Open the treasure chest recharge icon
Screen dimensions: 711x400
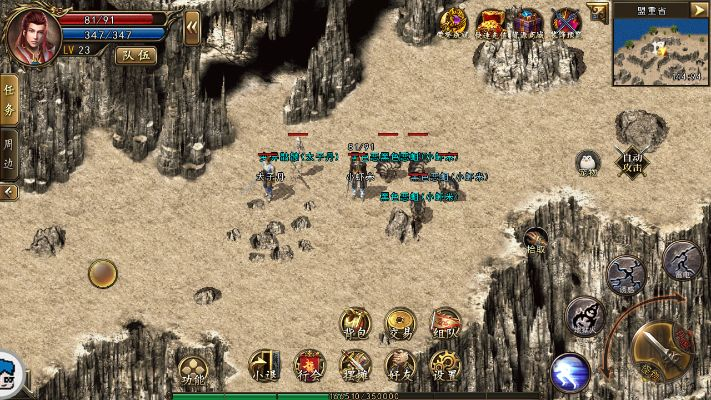click(529, 21)
